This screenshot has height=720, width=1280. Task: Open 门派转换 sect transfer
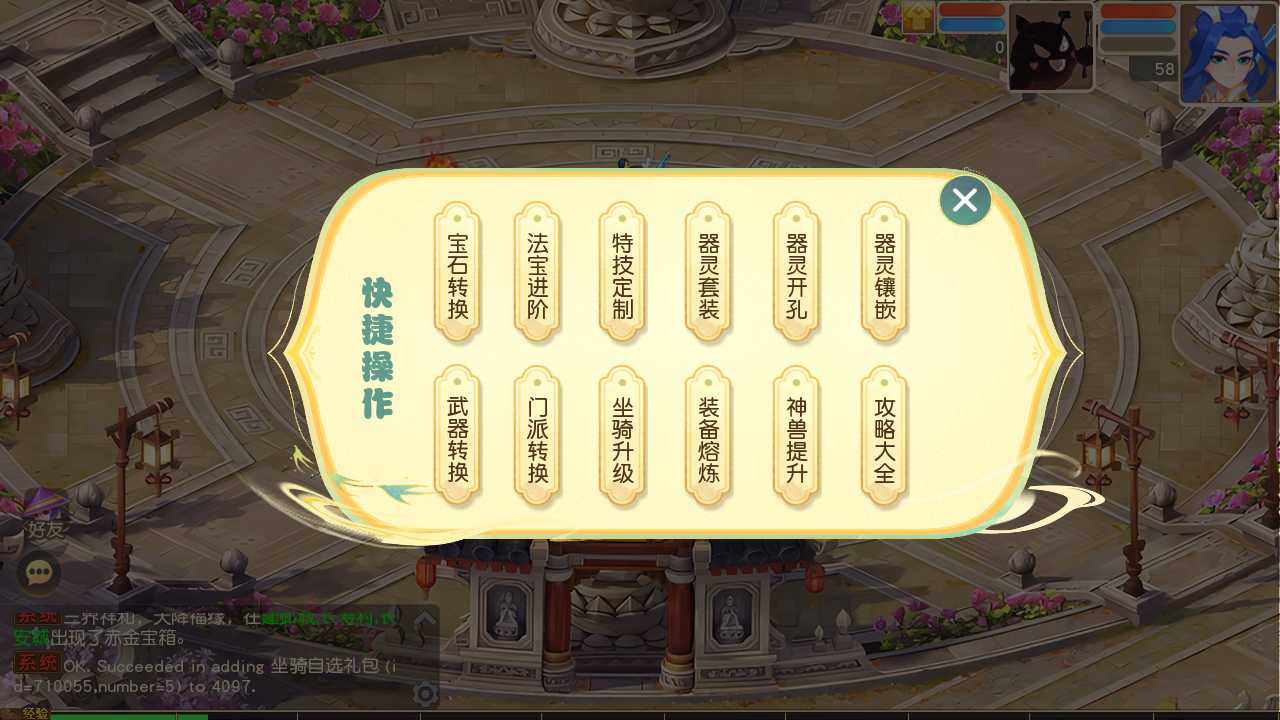click(537, 438)
